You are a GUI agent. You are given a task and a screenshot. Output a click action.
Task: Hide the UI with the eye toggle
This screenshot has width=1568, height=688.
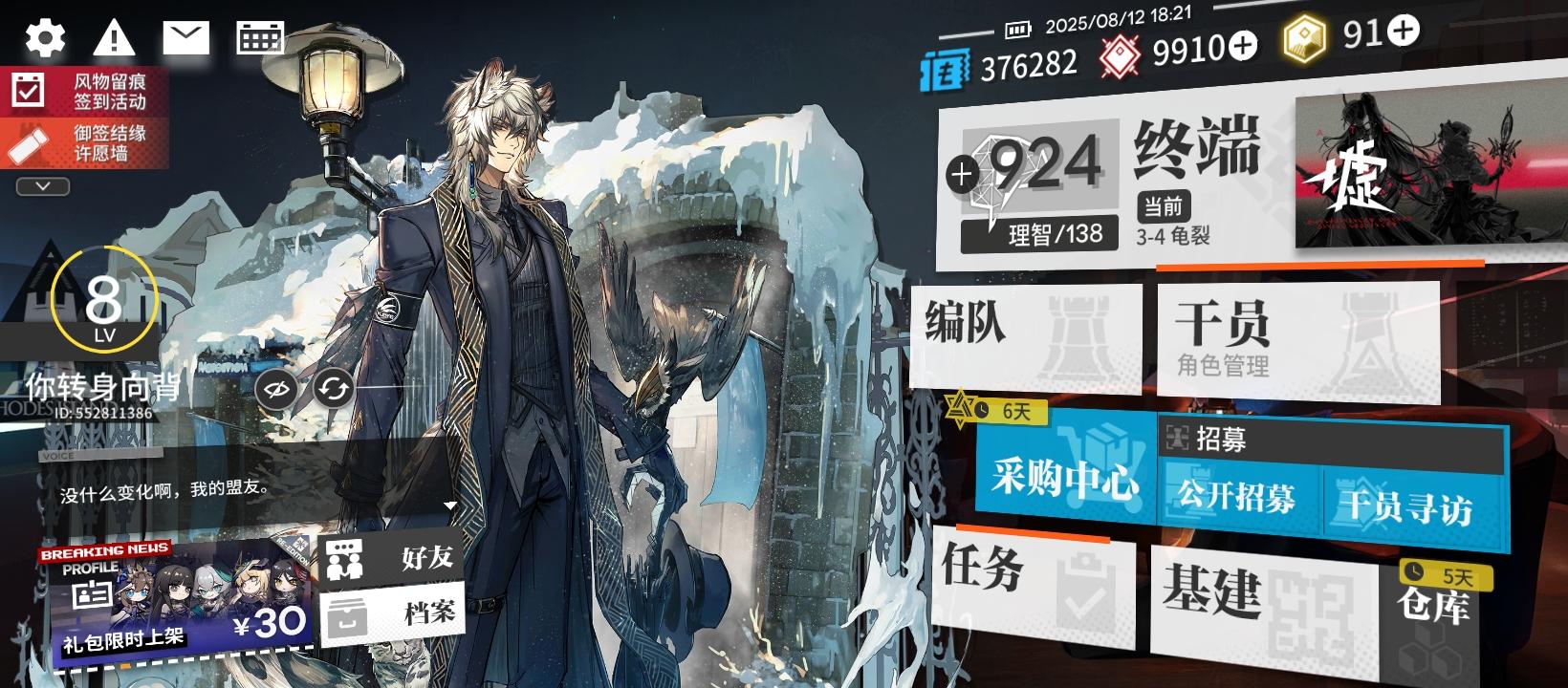[276, 388]
